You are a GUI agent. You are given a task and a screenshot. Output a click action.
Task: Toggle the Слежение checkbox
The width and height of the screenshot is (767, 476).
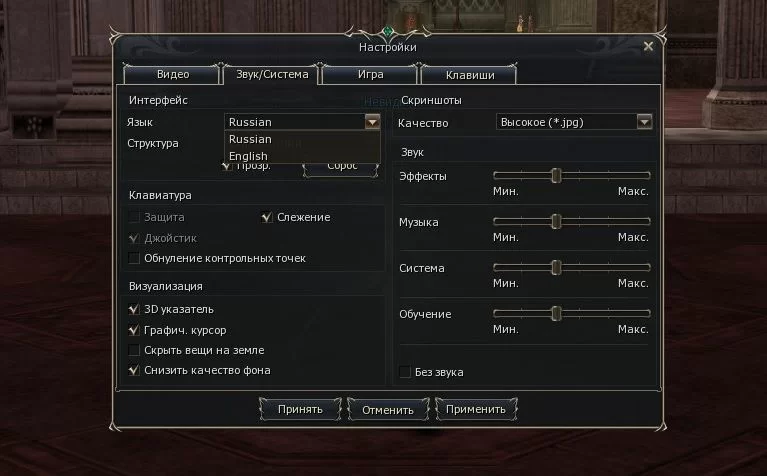point(267,217)
